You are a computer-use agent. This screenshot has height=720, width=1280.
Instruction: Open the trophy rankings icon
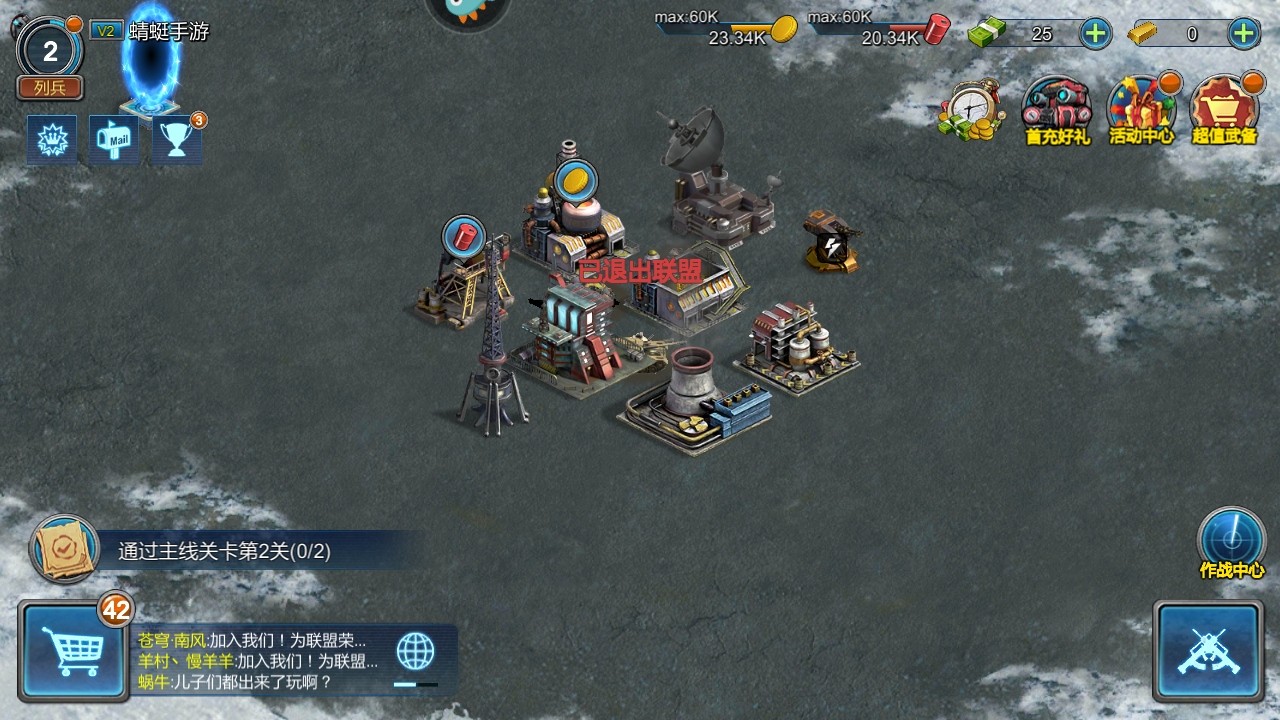[177, 141]
